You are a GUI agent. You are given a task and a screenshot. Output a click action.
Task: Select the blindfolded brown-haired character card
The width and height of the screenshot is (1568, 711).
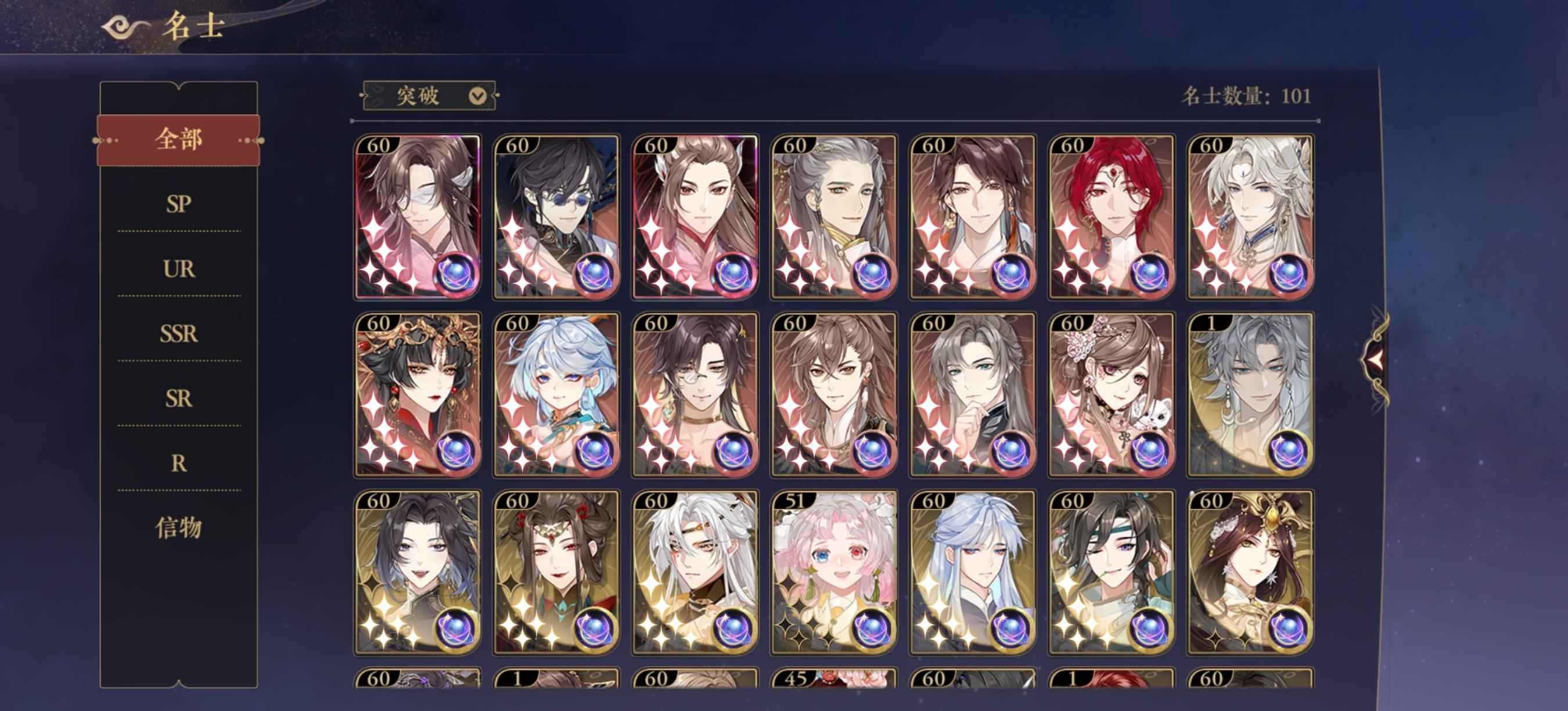418,217
